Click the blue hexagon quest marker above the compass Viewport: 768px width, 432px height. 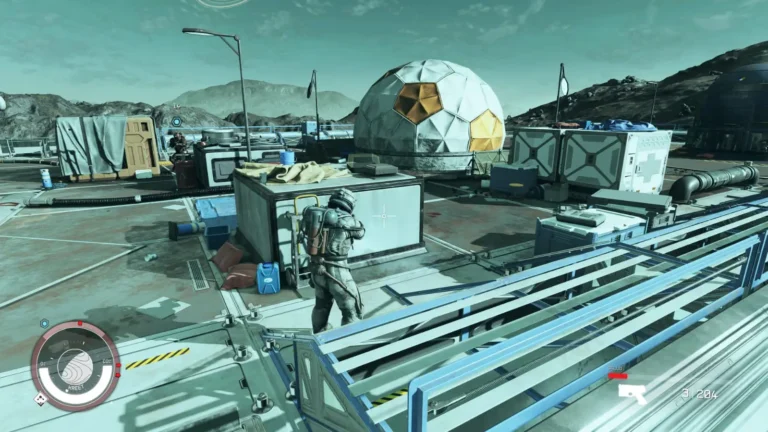44,324
